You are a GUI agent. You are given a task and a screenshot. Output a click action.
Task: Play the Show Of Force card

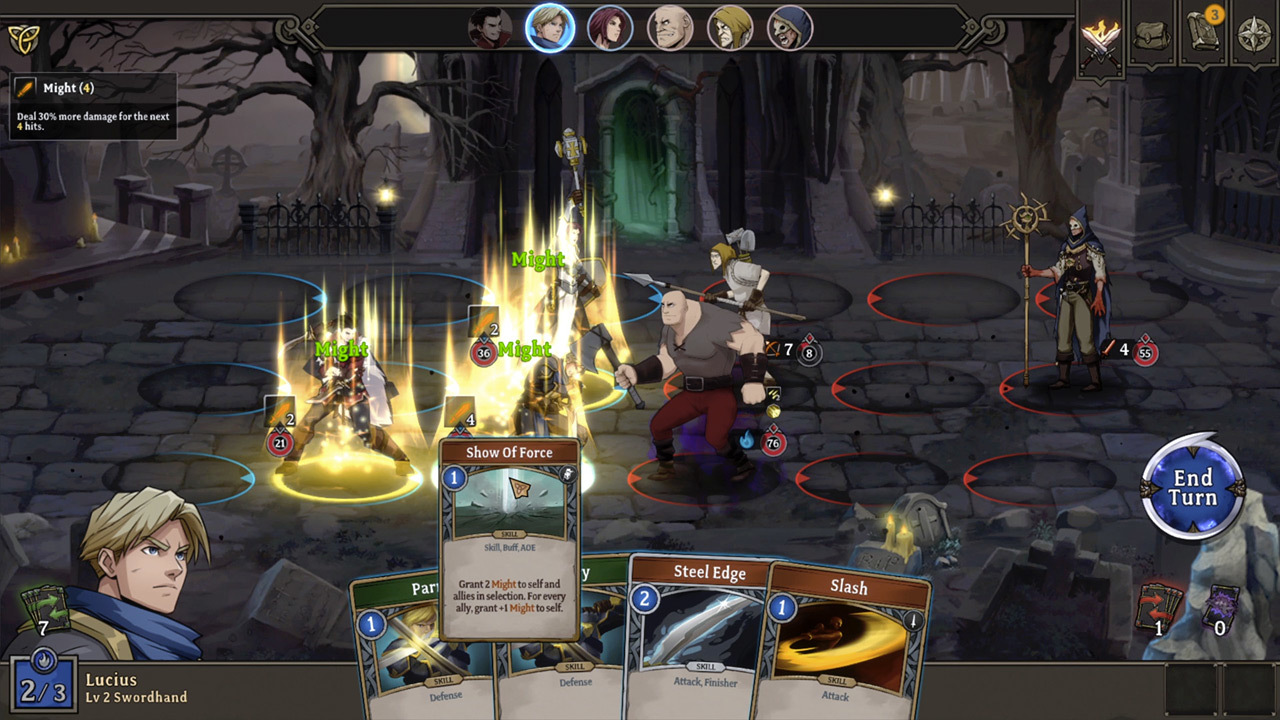point(509,538)
